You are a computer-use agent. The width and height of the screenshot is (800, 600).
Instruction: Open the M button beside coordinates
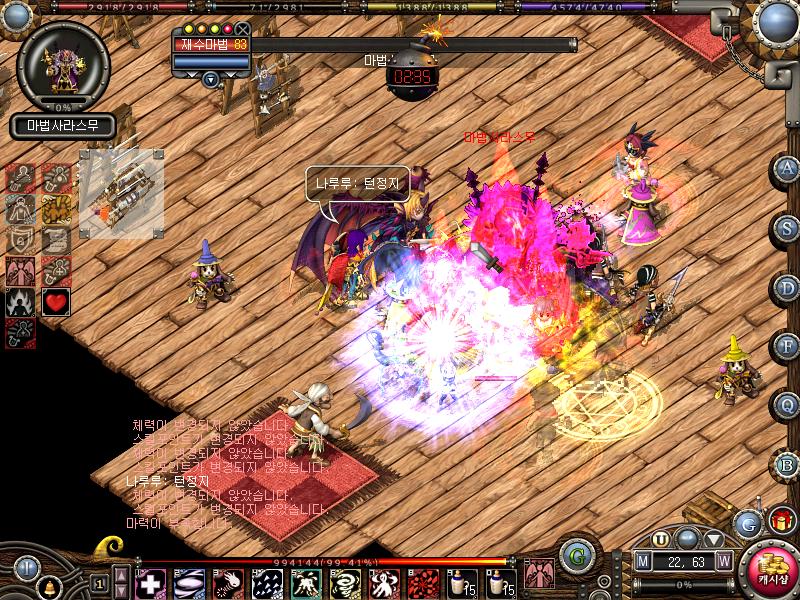pos(644,561)
